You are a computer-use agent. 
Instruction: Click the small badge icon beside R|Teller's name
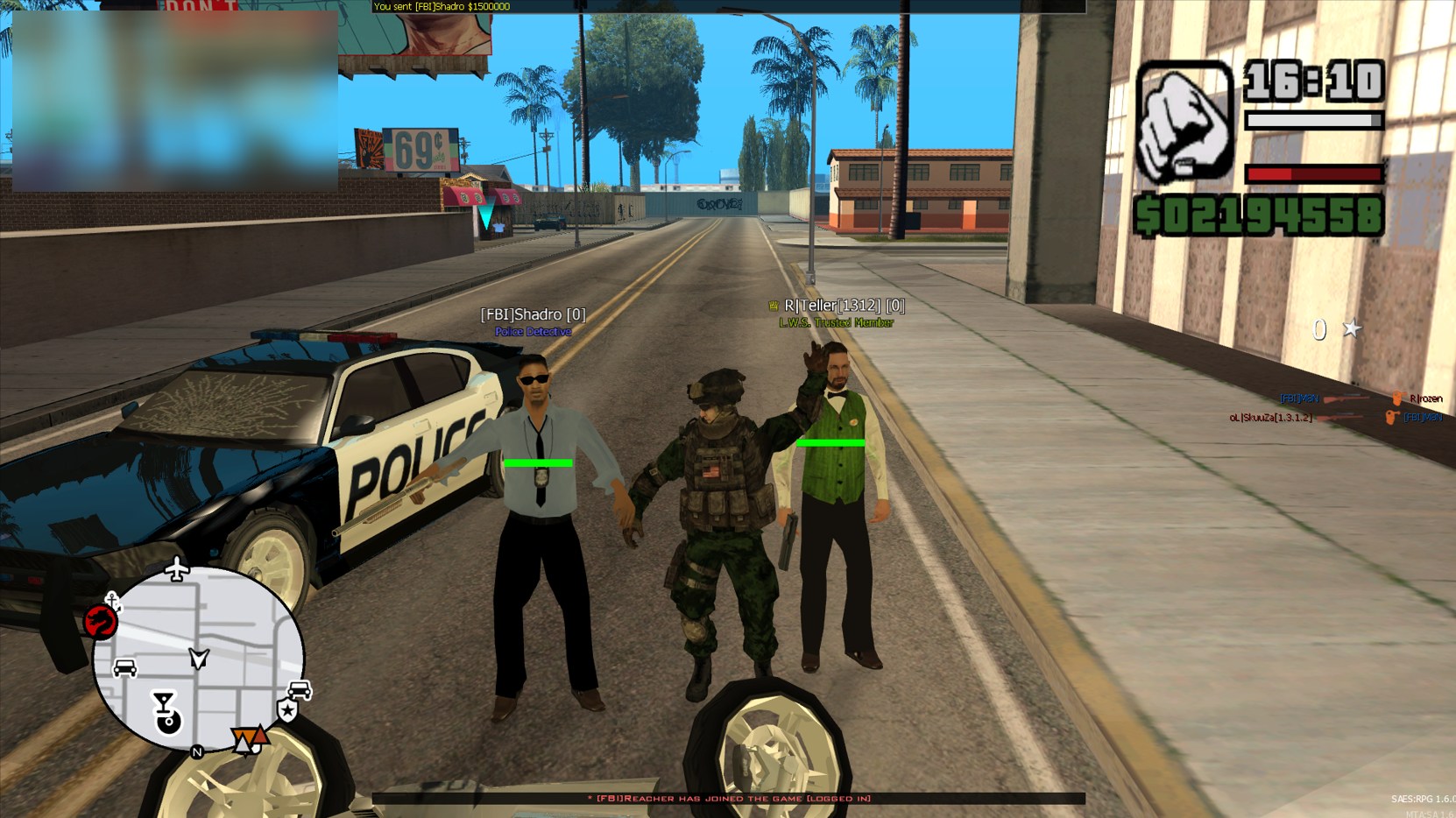[774, 306]
